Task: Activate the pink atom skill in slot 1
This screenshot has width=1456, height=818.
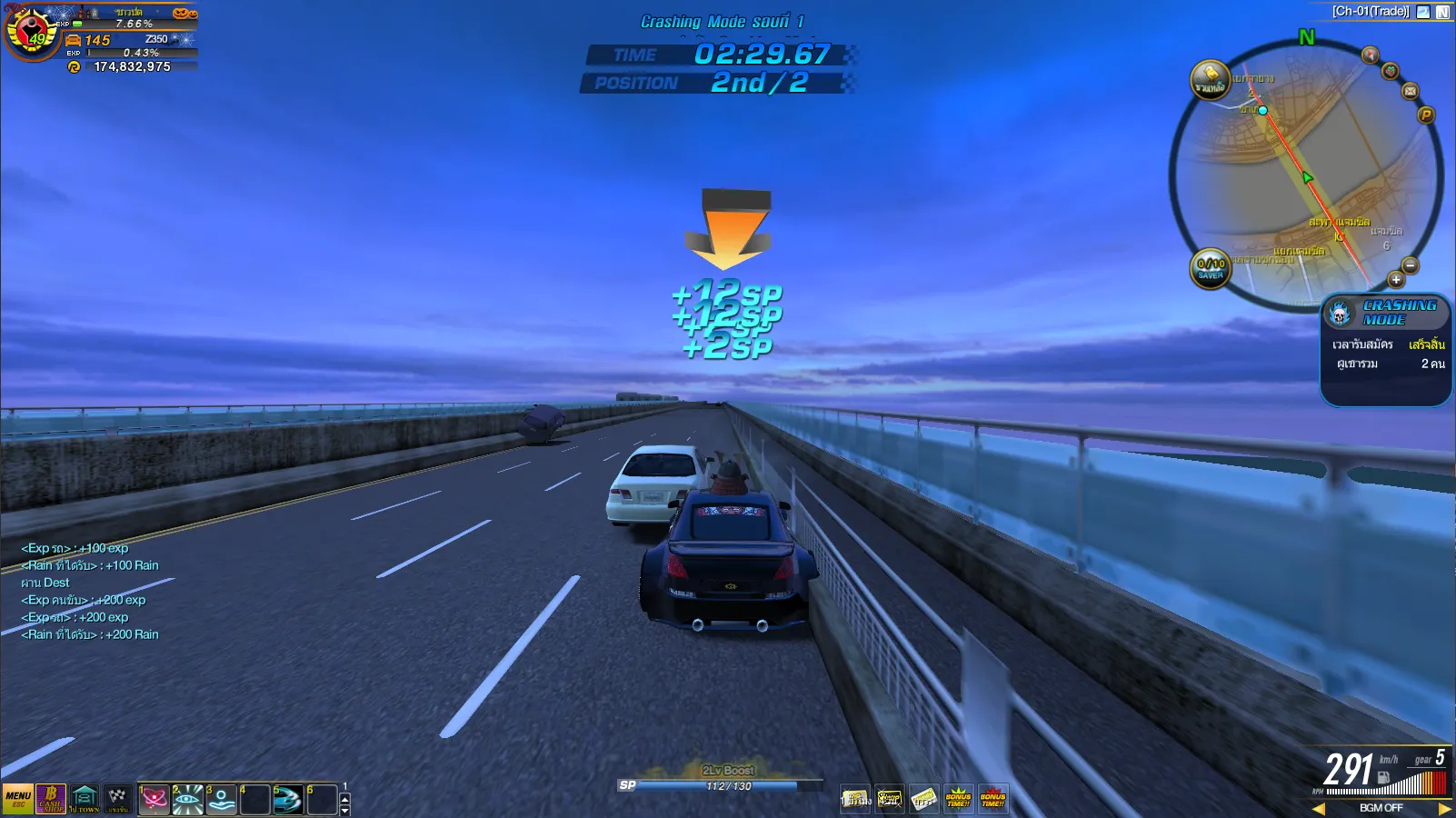Action: point(155,800)
